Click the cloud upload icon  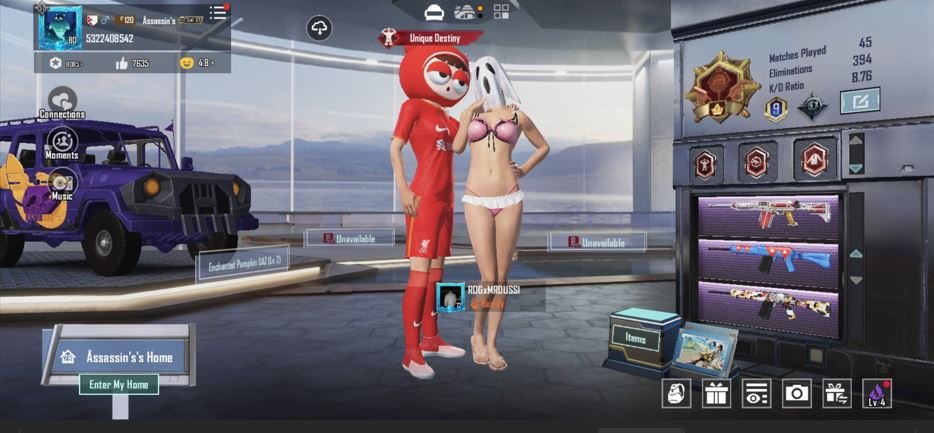coord(319,28)
